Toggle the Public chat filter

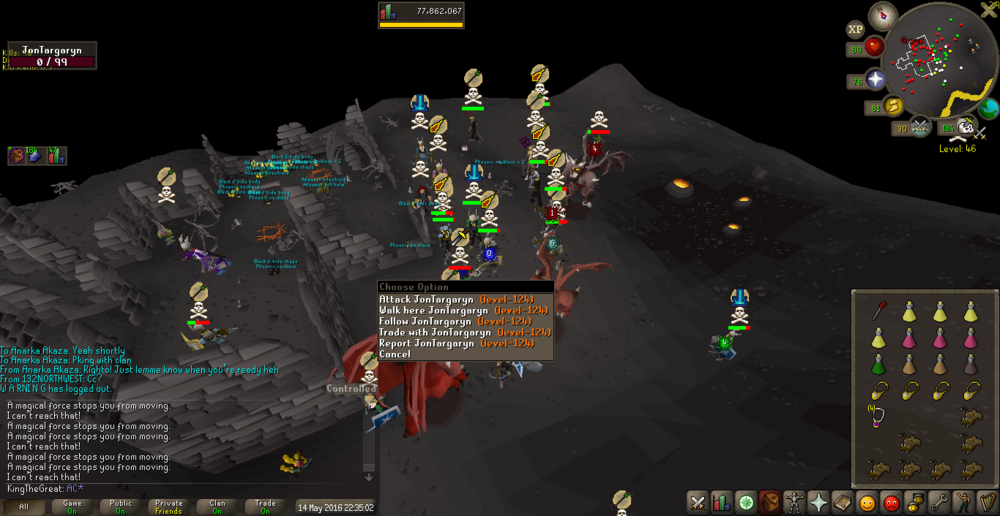[120, 507]
